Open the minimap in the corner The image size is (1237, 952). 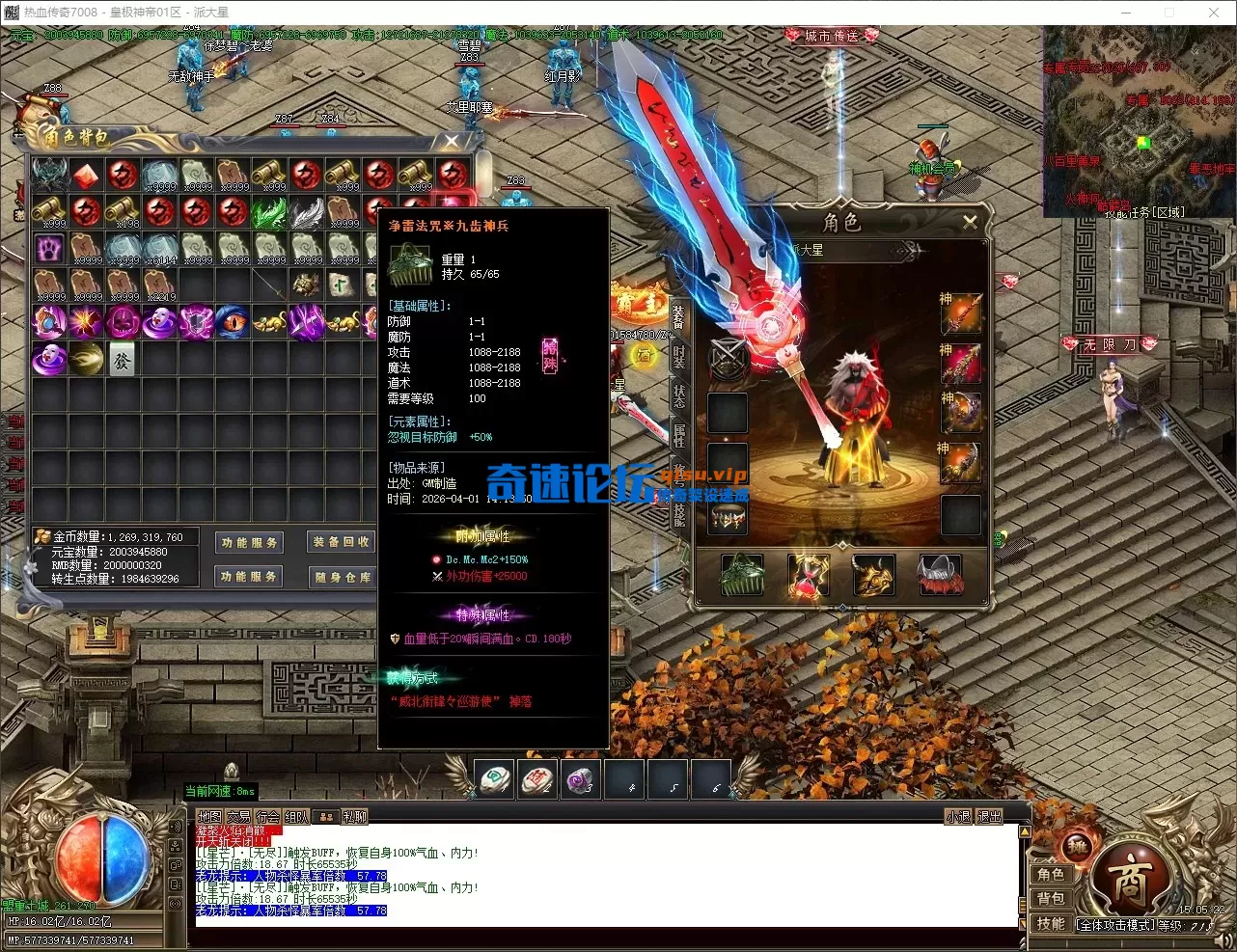[x=1139, y=121]
